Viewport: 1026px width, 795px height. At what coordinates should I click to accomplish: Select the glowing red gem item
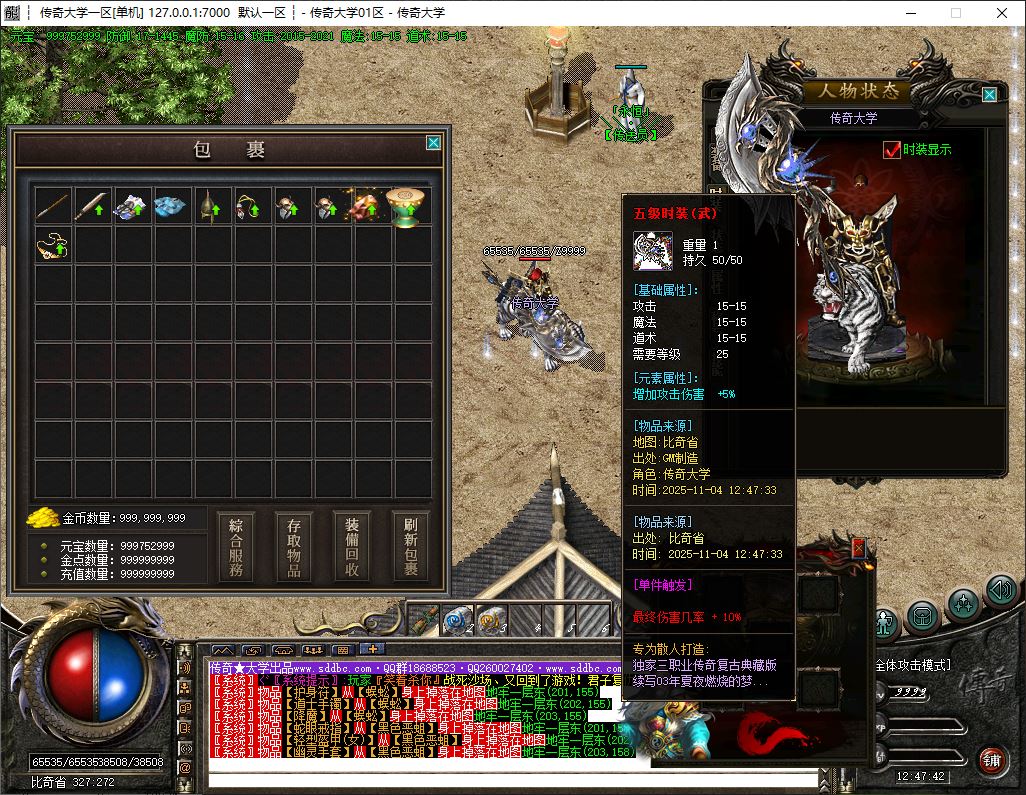coord(368,206)
